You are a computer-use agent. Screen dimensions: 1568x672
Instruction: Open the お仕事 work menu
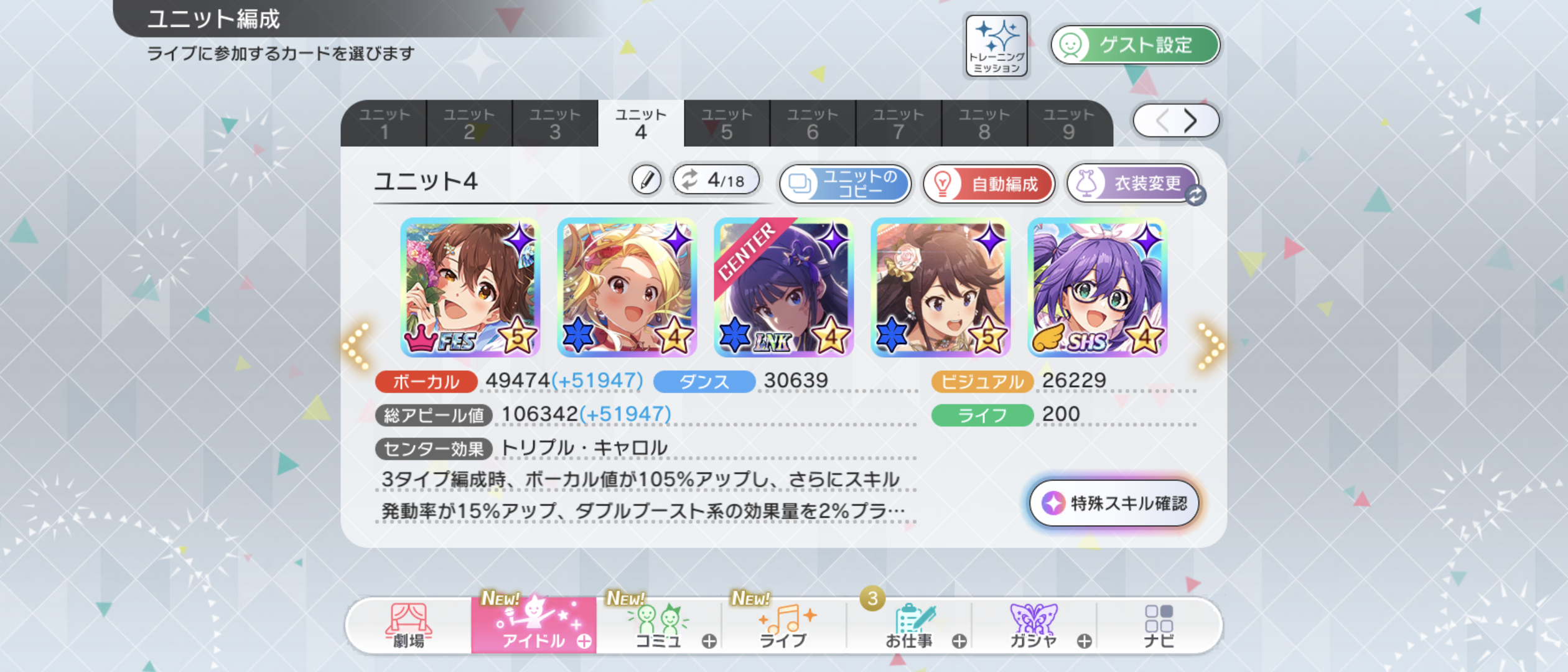pos(908,626)
